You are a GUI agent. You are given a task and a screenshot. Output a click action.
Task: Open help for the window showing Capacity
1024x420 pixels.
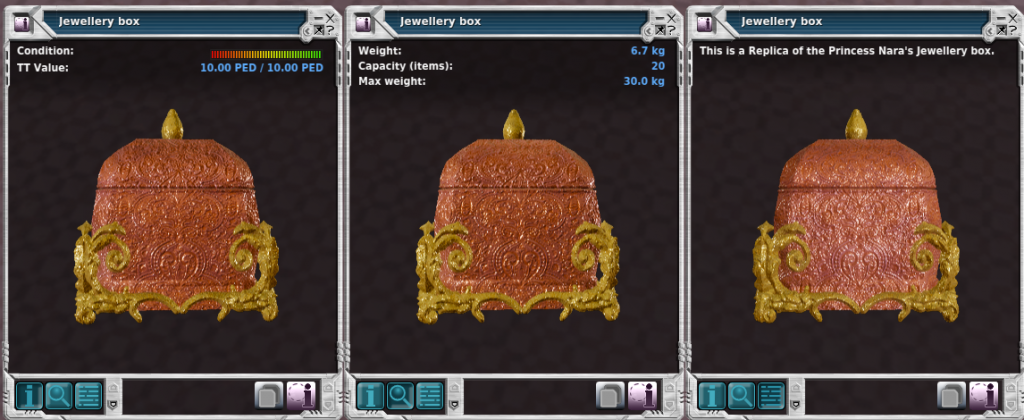(x=671, y=31)
